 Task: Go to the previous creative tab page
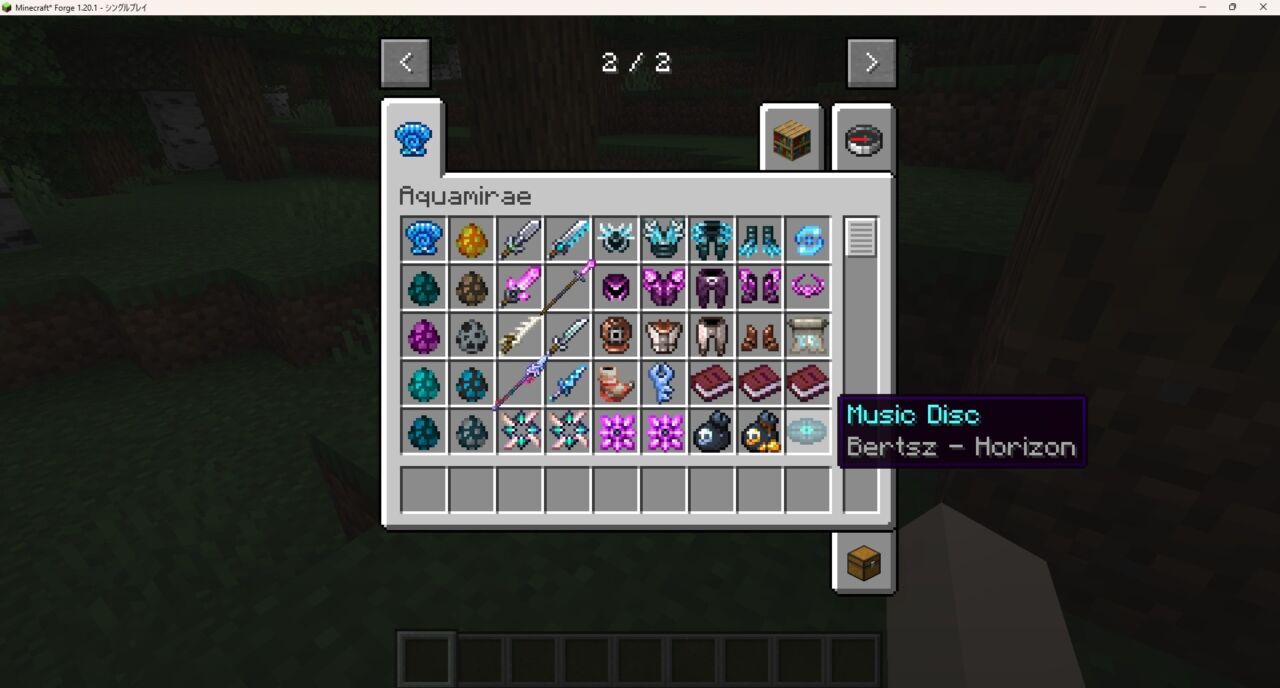[x=405, y=63]
